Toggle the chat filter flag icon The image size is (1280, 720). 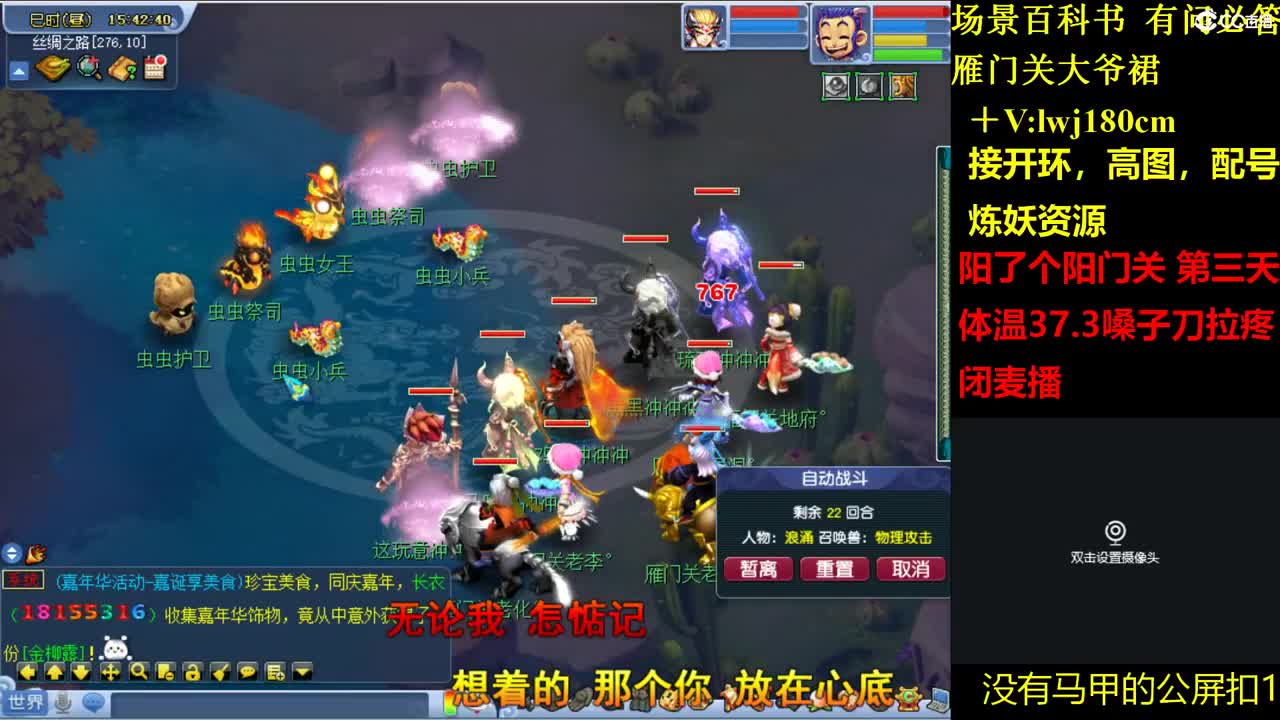[221, 671]
